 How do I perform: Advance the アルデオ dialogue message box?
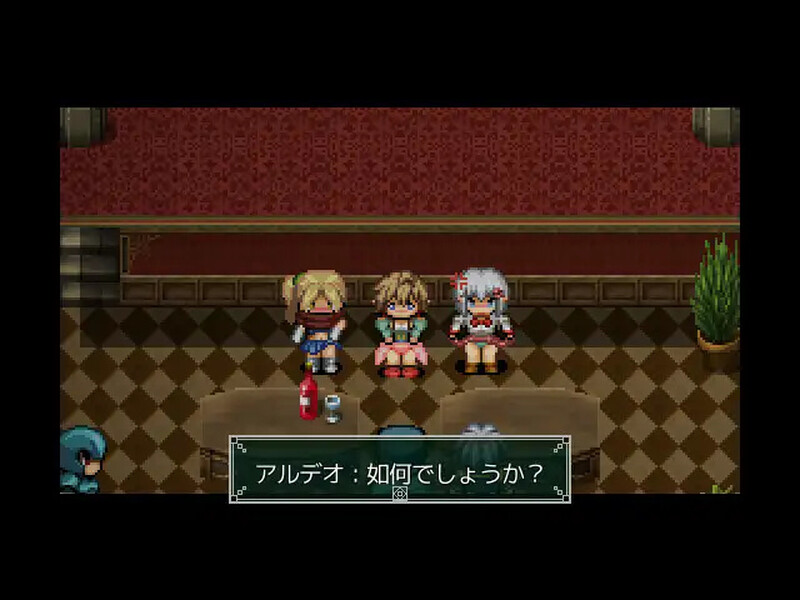(x=399, y=467)
